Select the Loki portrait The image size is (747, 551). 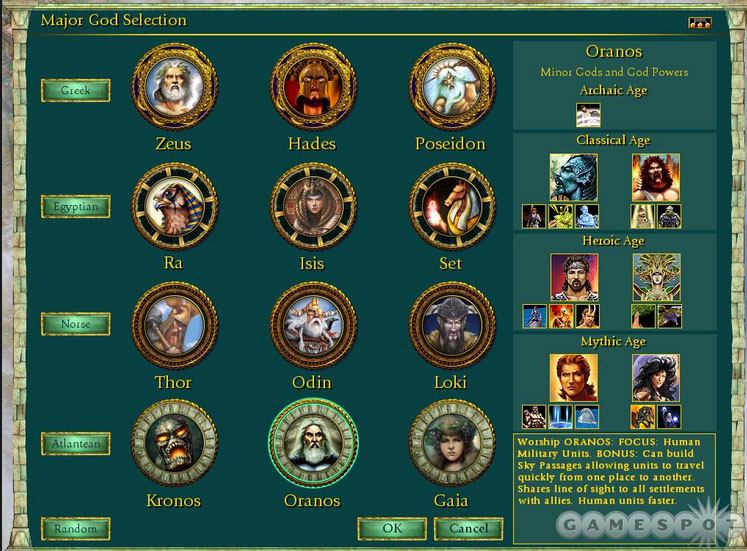tap(450, 325)
